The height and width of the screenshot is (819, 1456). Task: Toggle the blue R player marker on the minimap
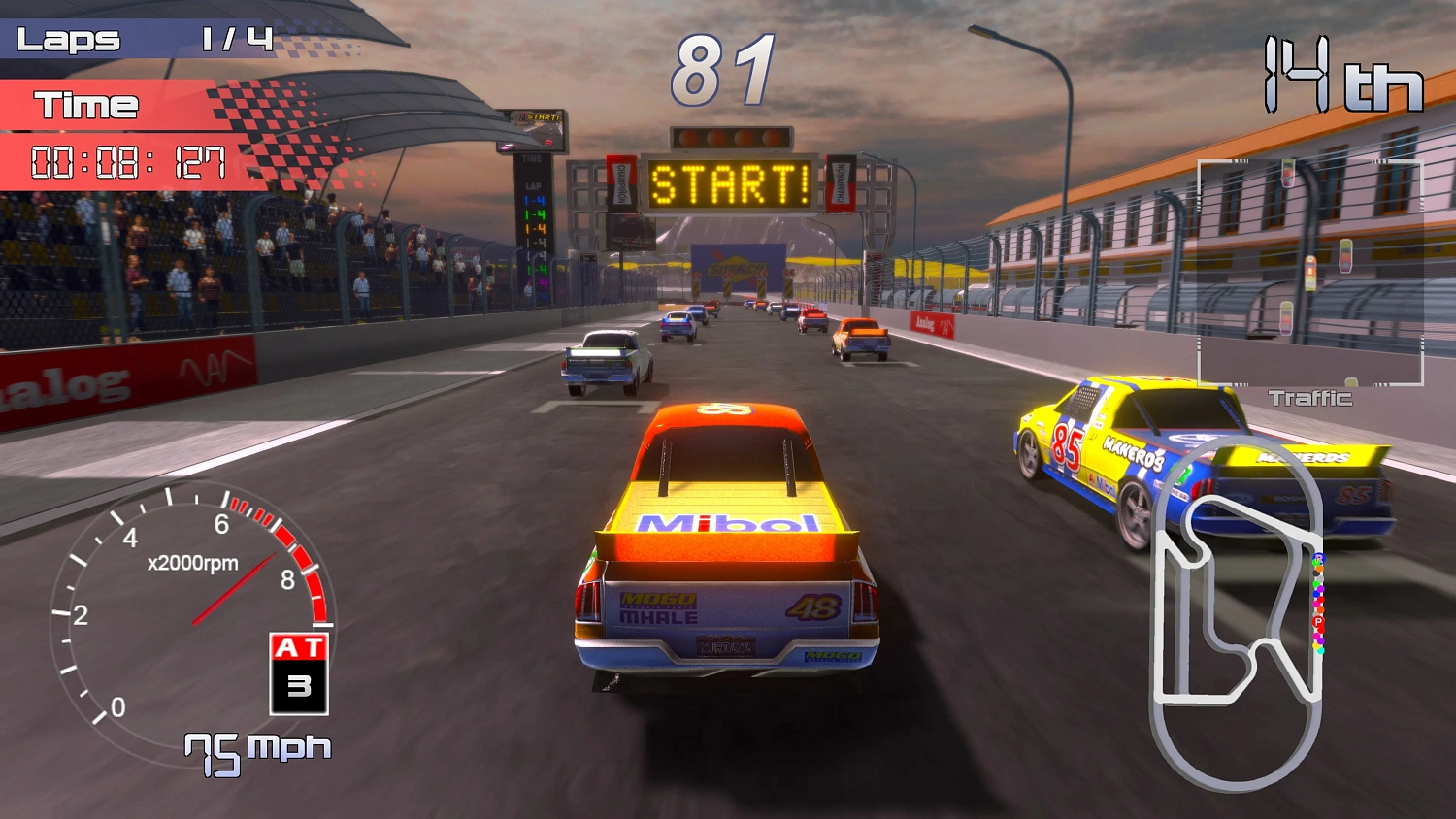[1319, 558]
